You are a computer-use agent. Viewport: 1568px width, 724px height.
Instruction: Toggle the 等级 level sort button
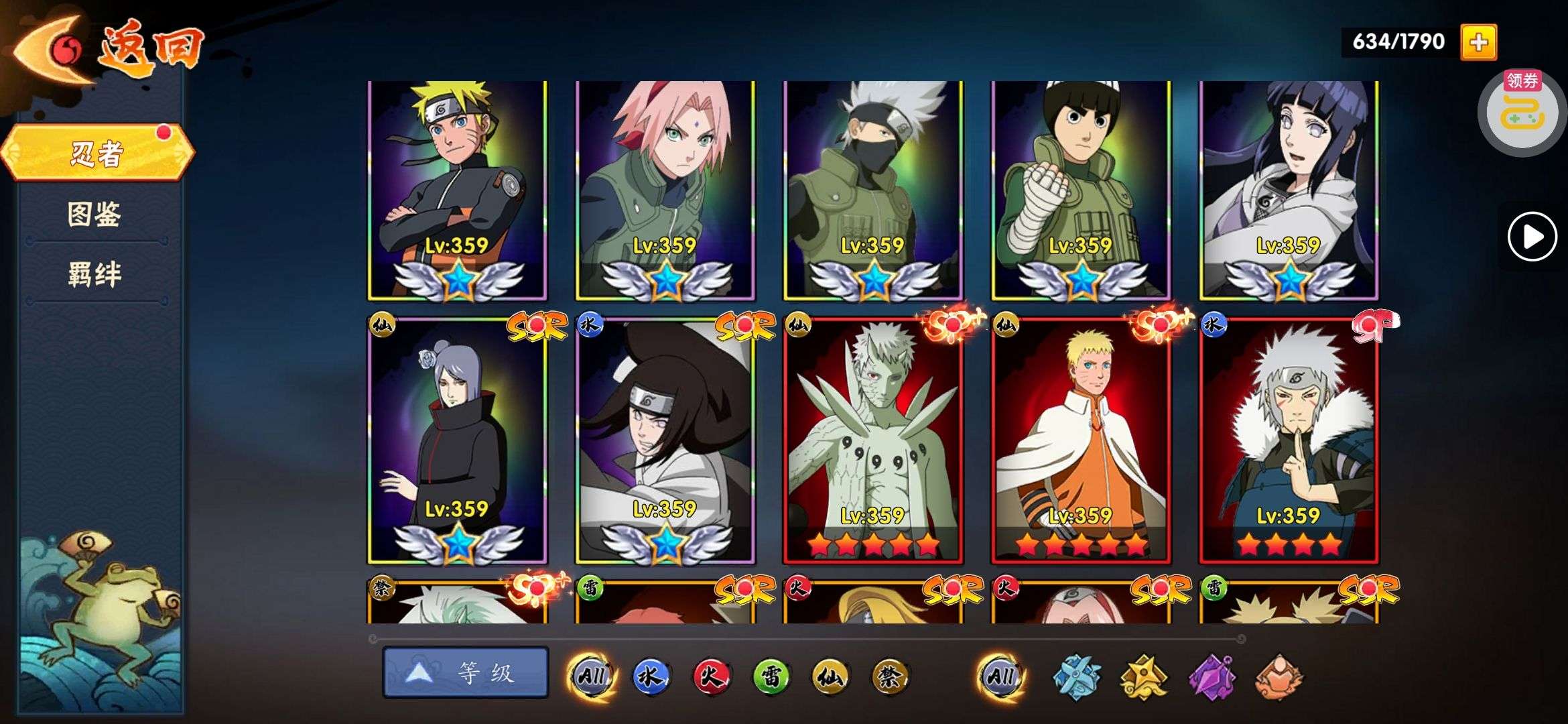point(466,672)
